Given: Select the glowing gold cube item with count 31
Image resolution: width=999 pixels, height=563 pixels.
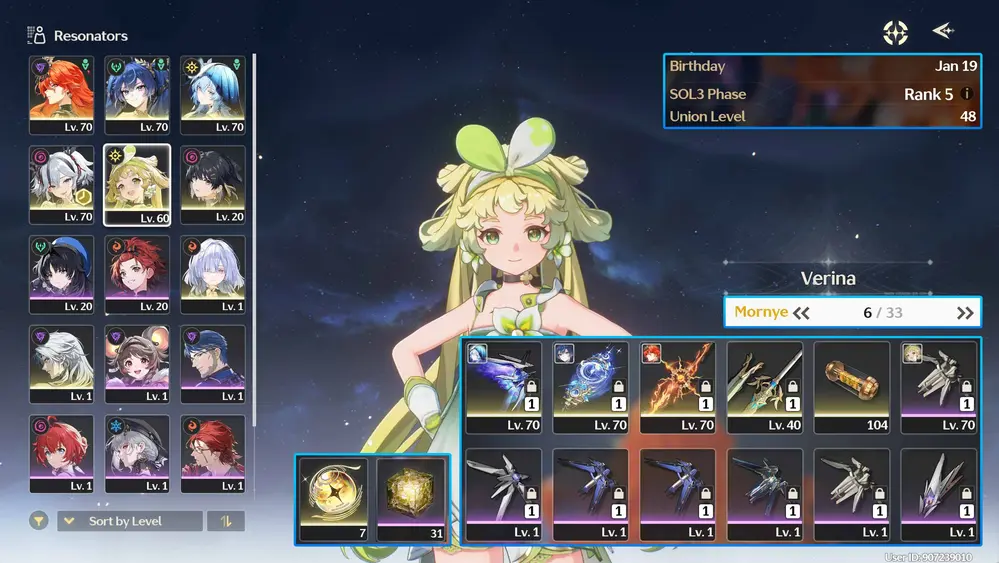Looking at the screenshot, I should (410, 498).
